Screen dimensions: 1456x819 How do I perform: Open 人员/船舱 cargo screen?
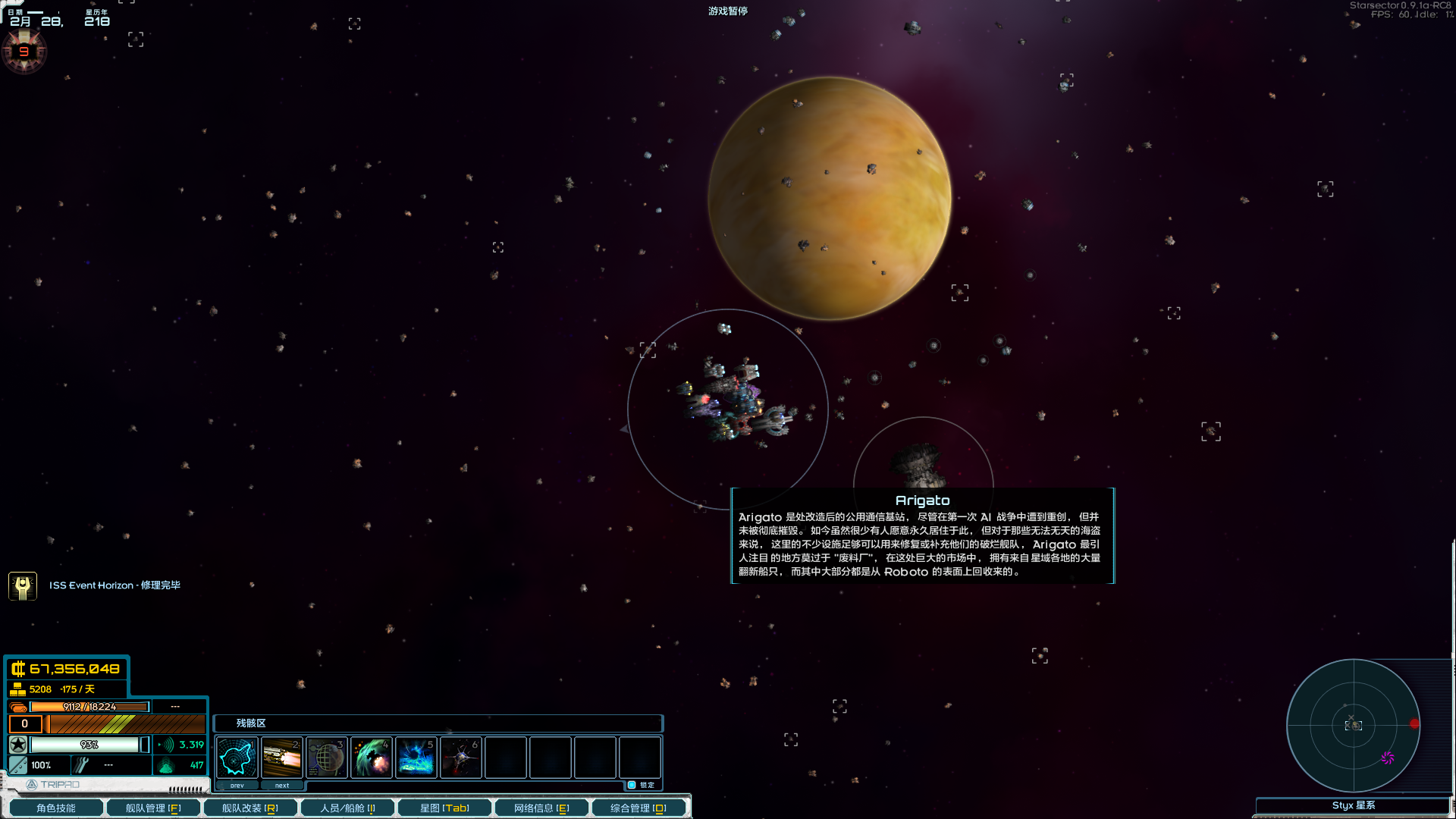[347, 808]
